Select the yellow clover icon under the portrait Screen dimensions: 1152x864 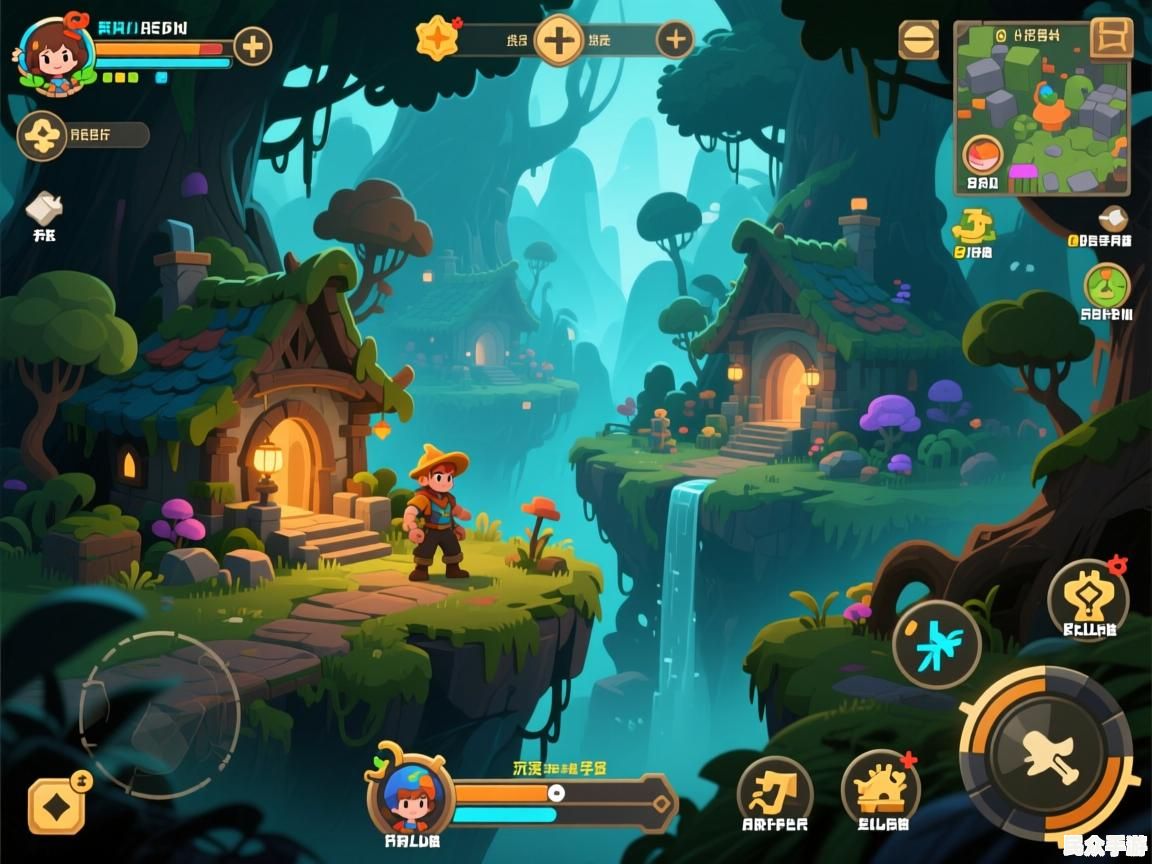(x=42, y=136)
